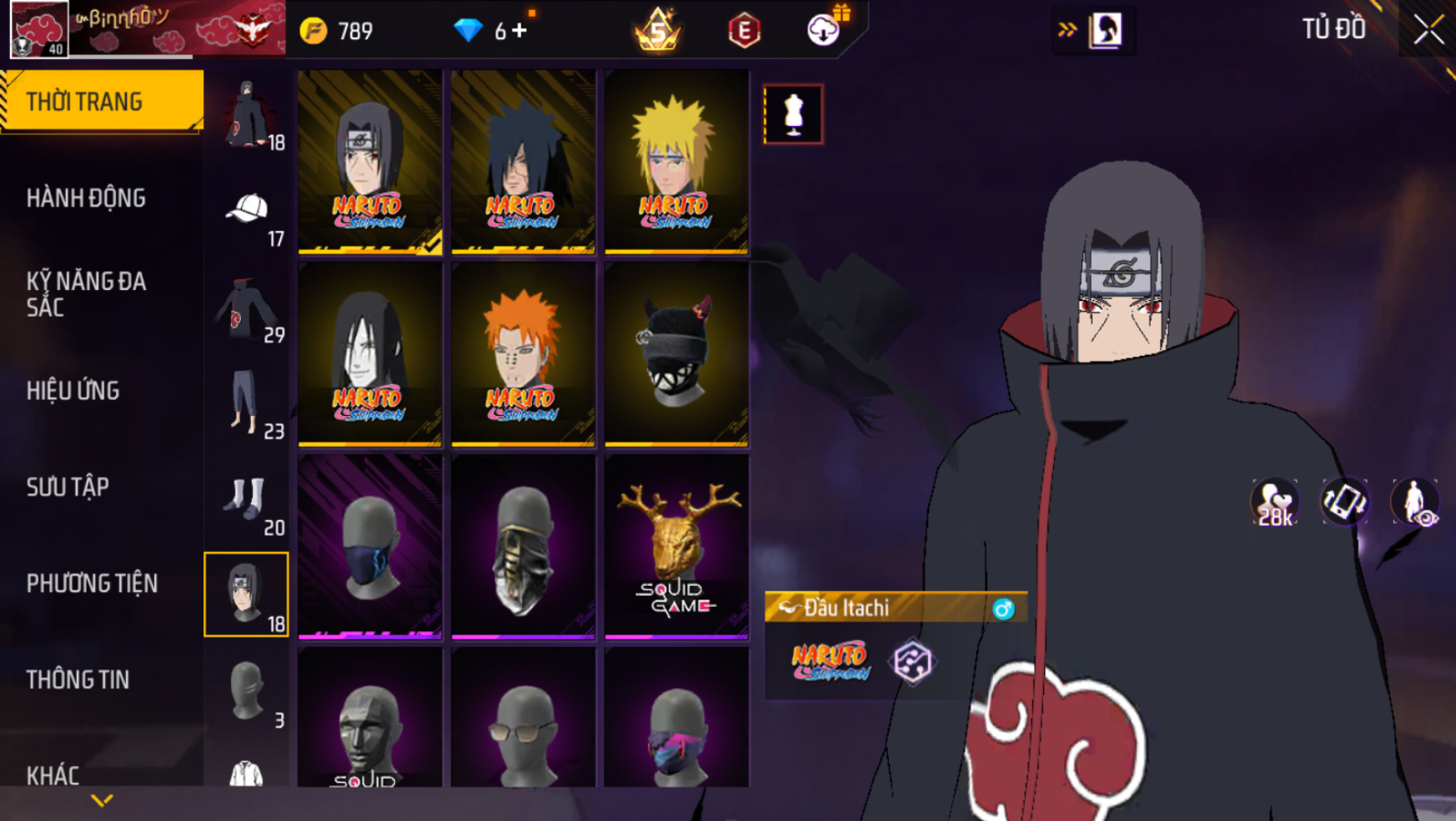Viewport: 1456px width, 821px height.
Task: Open the Sưu Tập section
Action: [x=68, y=487]
